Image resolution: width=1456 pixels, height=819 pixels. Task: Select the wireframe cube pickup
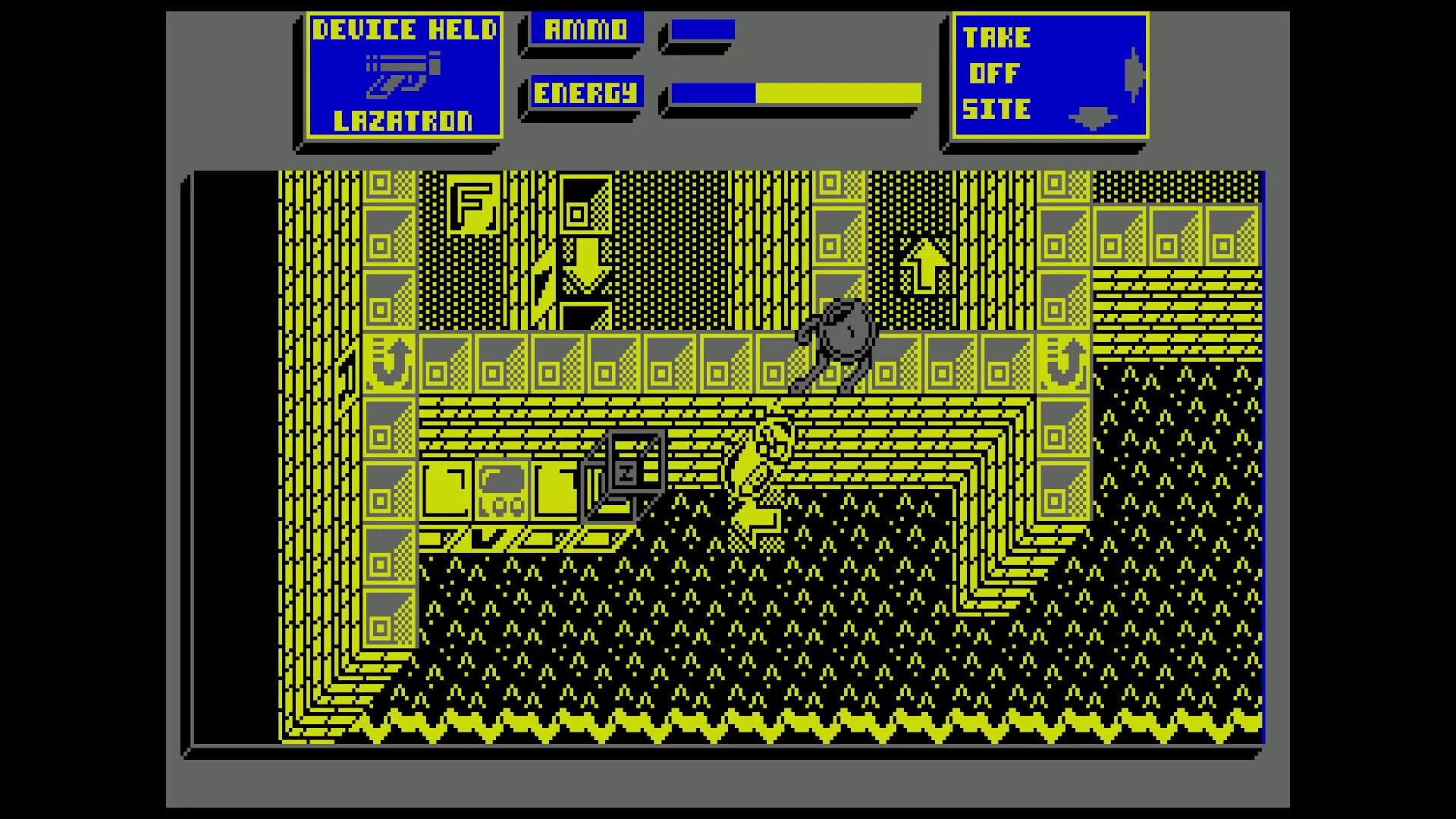(x=626, y=469)
